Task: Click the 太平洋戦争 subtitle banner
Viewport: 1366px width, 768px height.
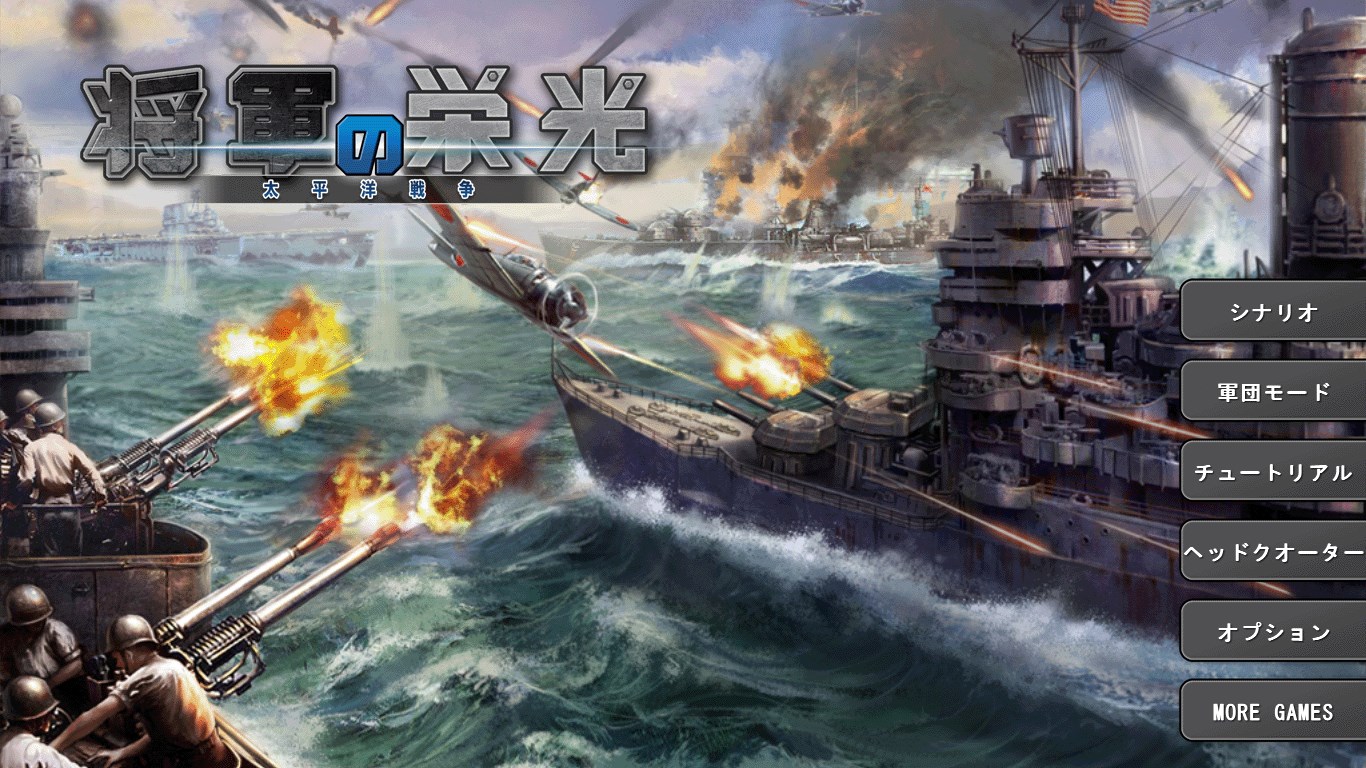Action: pyautogui.click(x=370, y=188)
